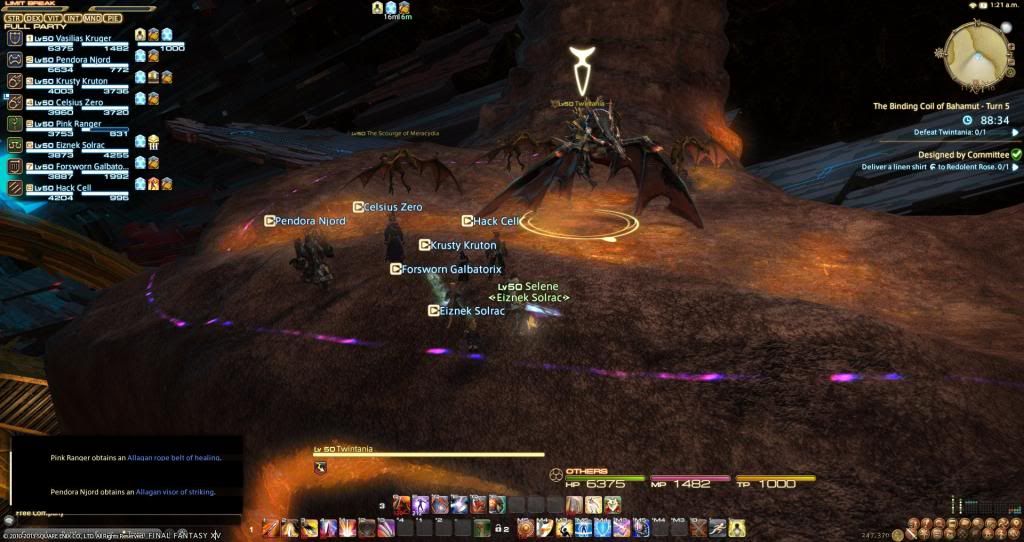Select the VIT attribute button
This screenshot has width=1024, height=542.
tap(53, 17)
